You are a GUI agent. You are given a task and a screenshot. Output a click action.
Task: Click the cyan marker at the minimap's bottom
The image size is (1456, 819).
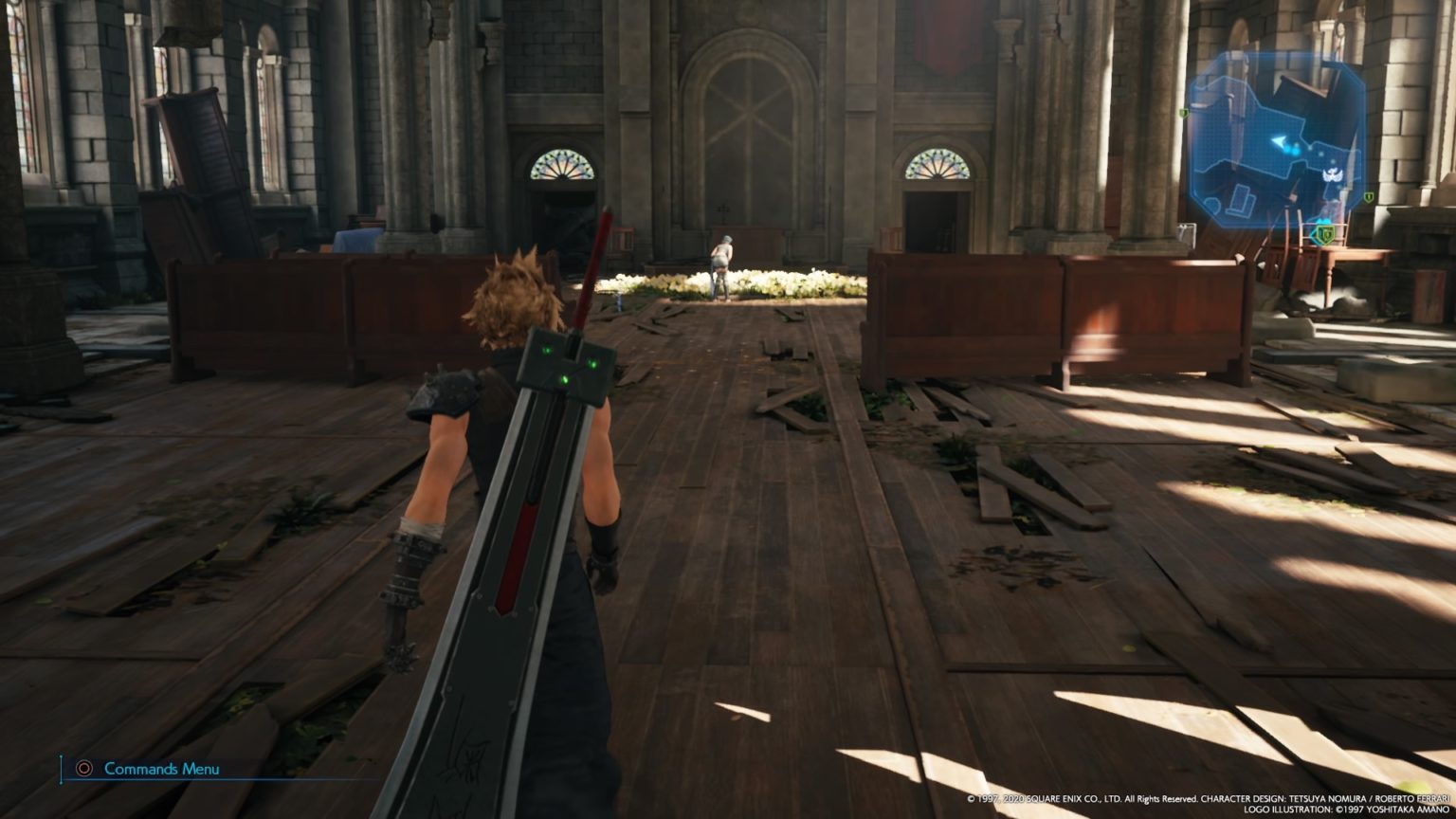point(1323,219)
